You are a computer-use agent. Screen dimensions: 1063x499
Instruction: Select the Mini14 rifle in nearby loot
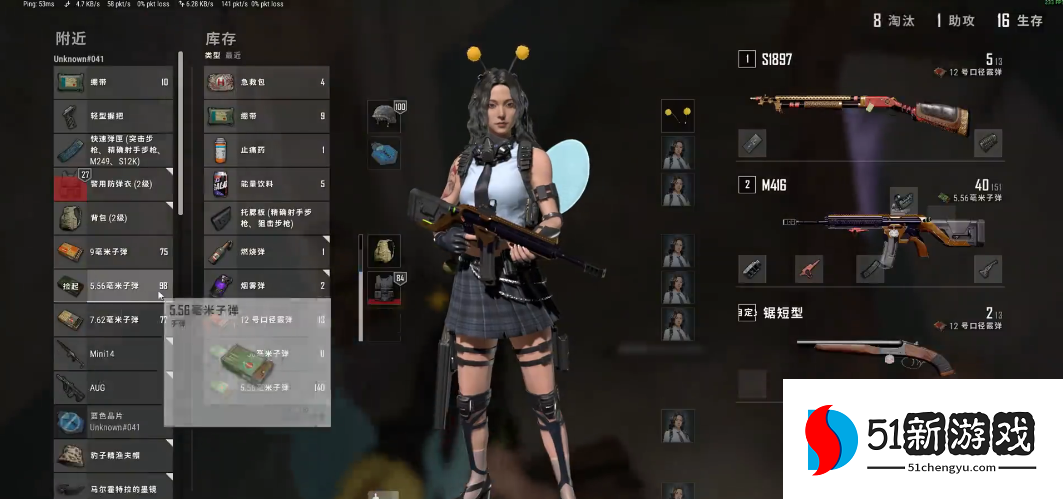pyautogui.click(x=112, y=354)
